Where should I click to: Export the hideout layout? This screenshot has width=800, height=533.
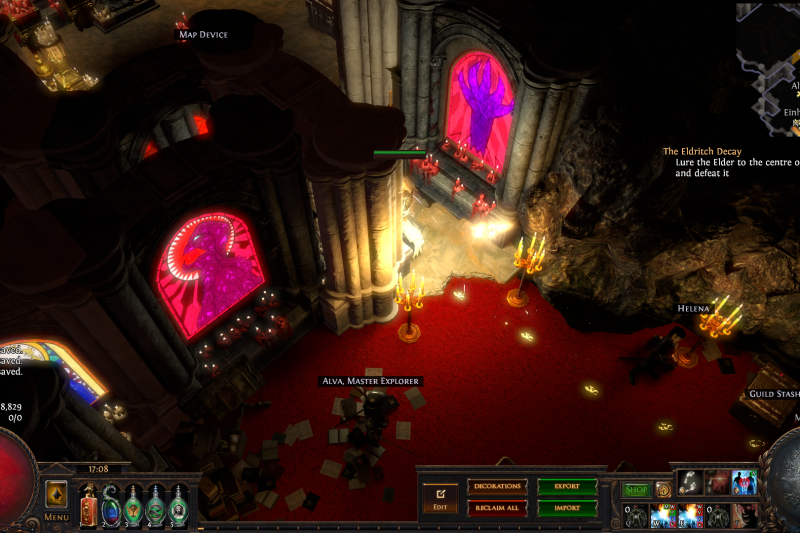pyautogui.click(x=567, y=487)
